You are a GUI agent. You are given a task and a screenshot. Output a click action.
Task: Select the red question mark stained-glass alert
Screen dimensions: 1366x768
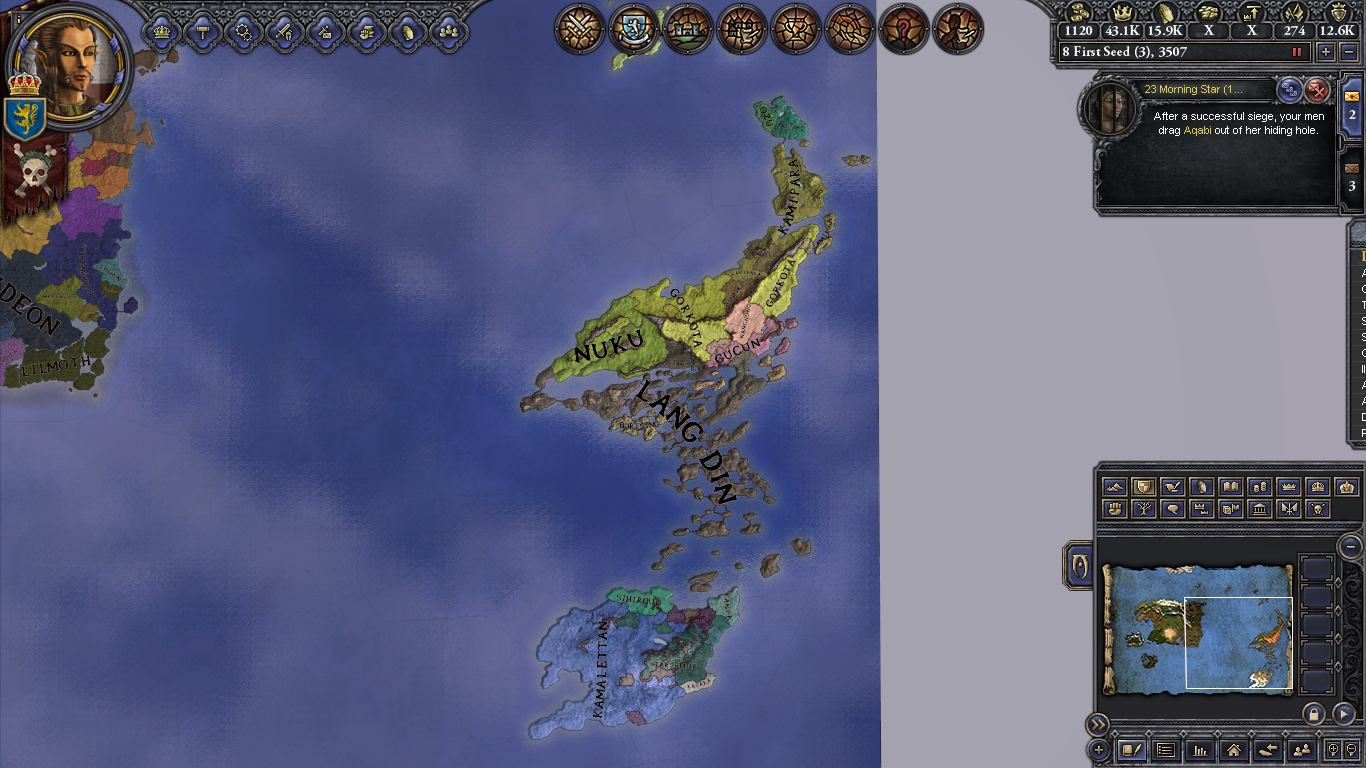pos(904,29)
